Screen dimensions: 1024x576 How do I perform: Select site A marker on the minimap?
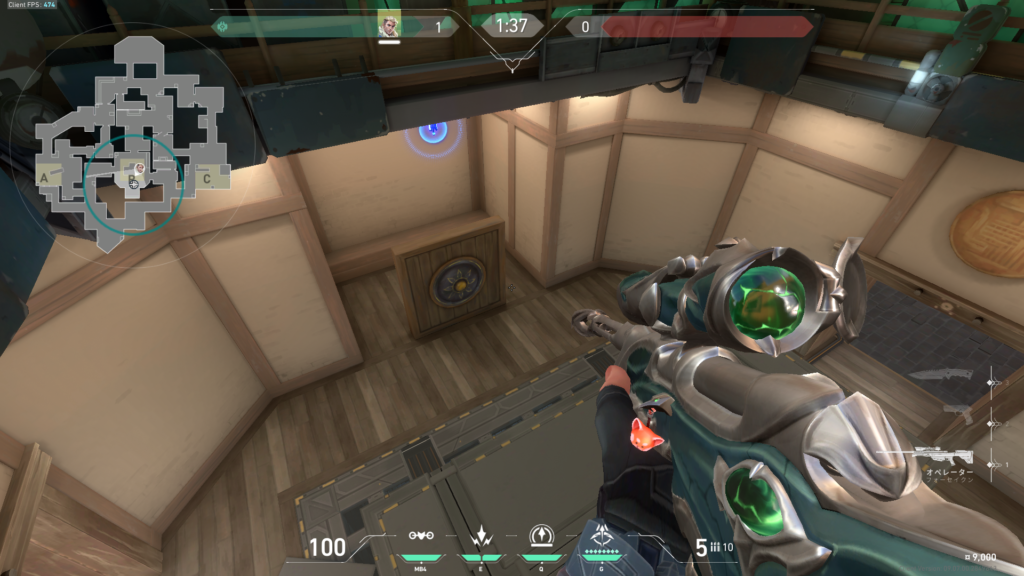(43, 177)
